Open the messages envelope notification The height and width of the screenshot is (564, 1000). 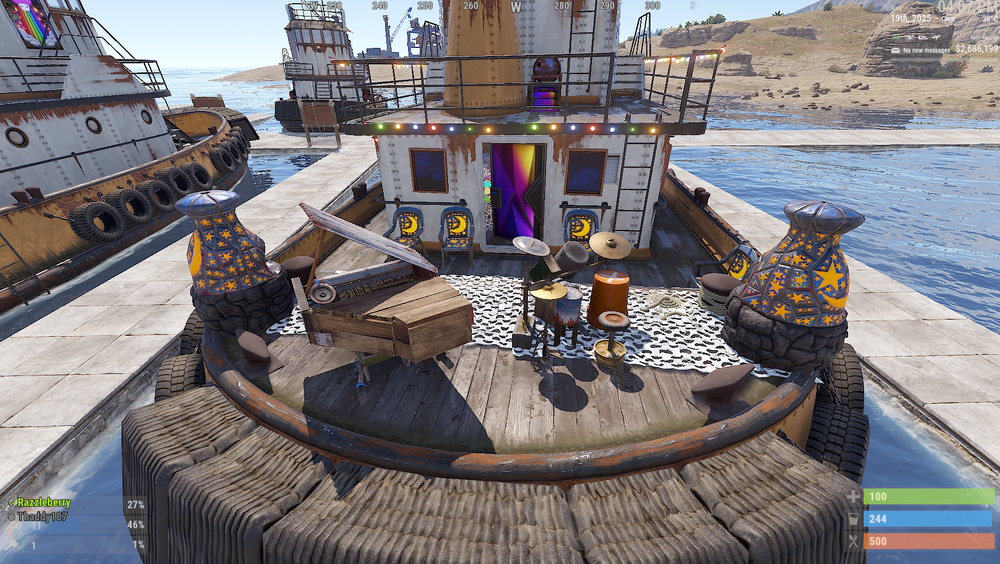coord(897,50)
